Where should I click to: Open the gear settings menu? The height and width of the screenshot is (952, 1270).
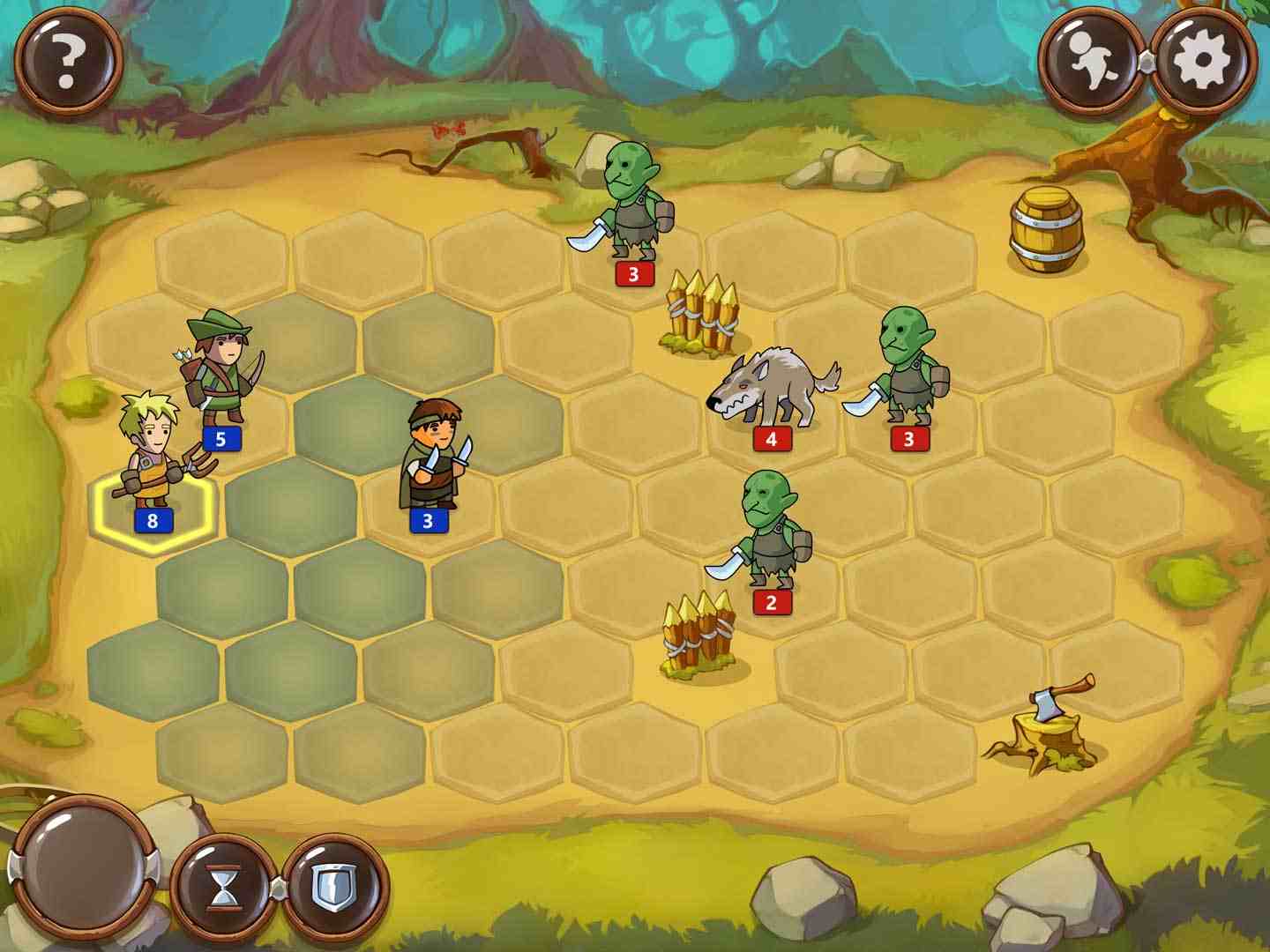(x=1203, y=60)
